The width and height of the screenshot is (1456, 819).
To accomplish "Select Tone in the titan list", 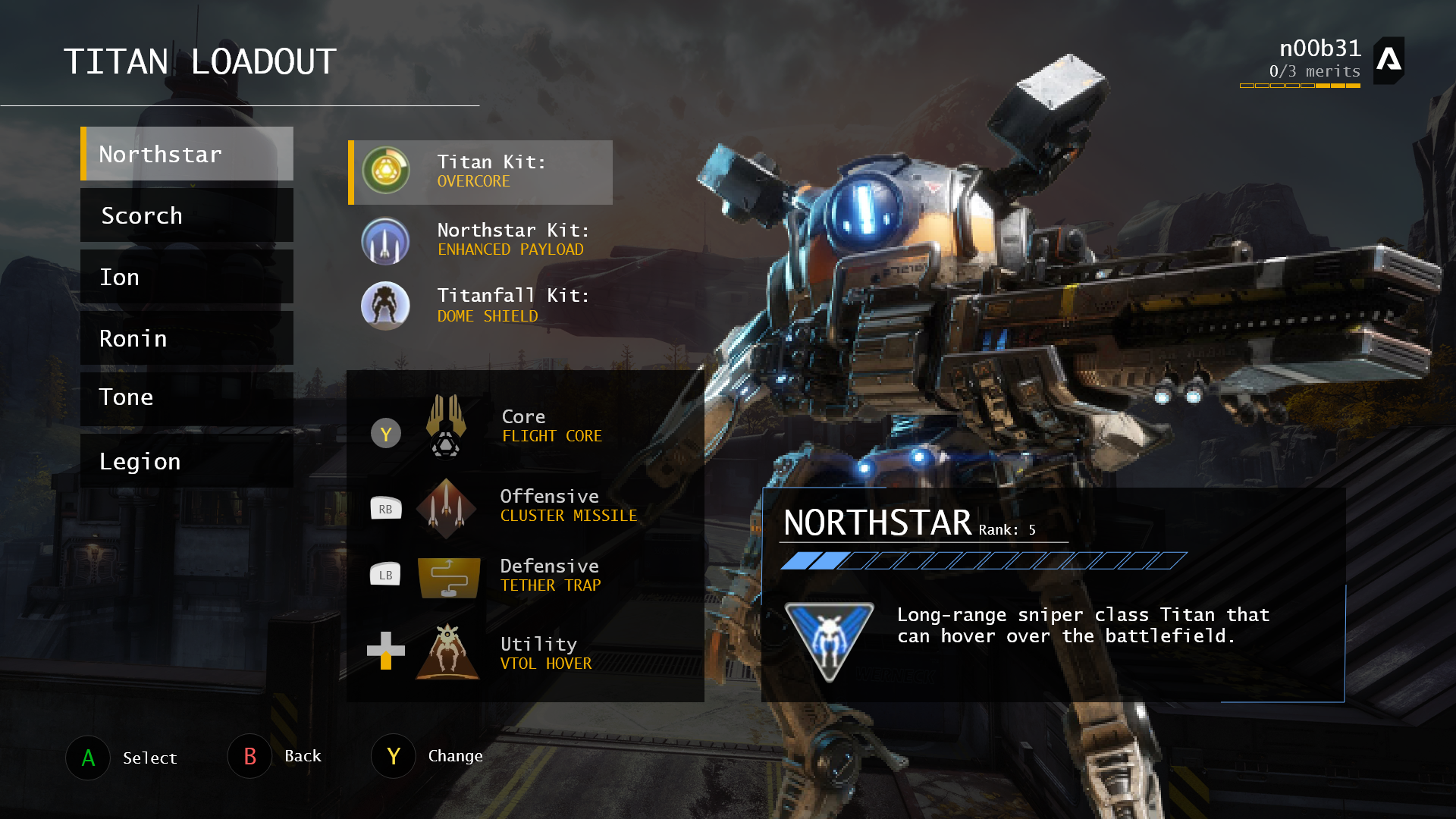I will [187, 397].
